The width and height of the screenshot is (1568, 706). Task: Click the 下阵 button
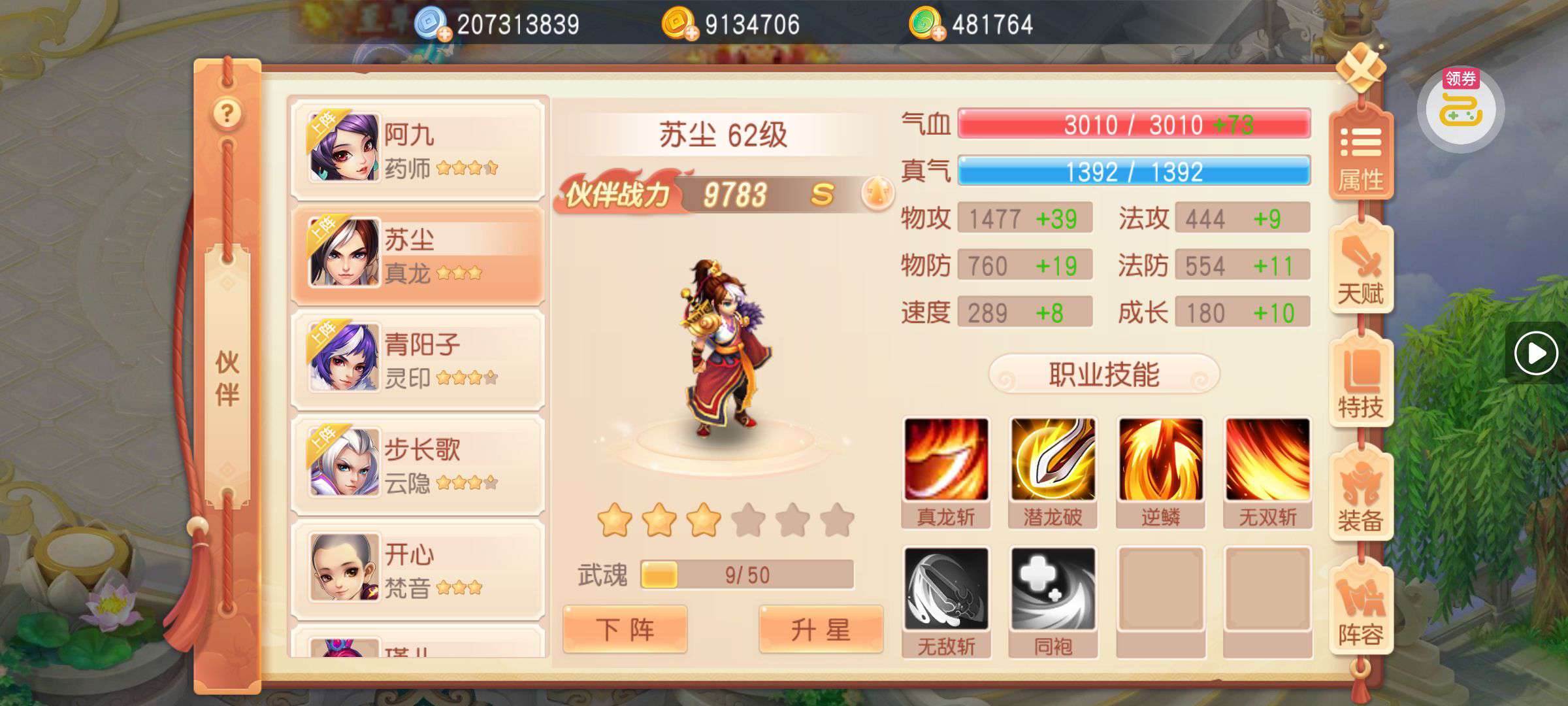click(x=625, y=630)
